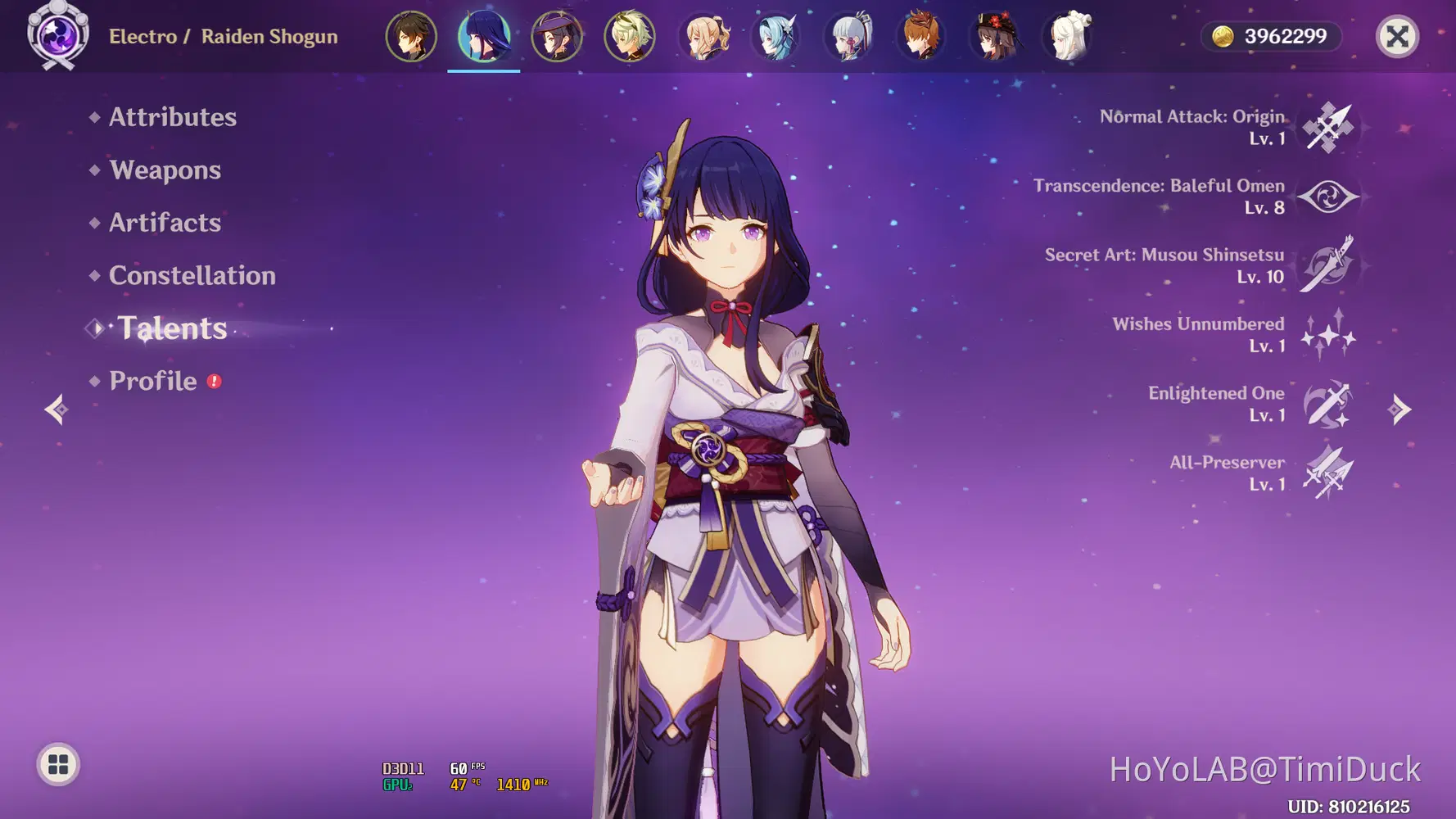Screen dimensions: 1456x819
Task: Select the Talents menu entry
Action: pos(172,328)
